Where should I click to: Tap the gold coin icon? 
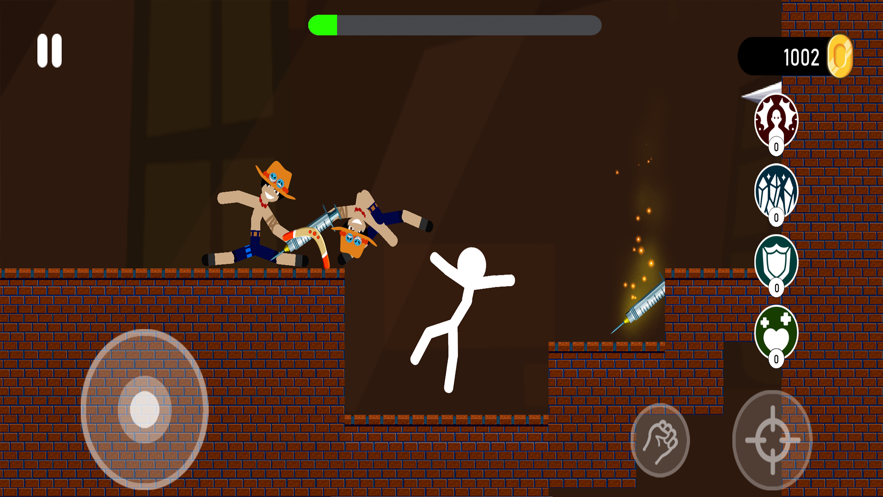[840, 57]
